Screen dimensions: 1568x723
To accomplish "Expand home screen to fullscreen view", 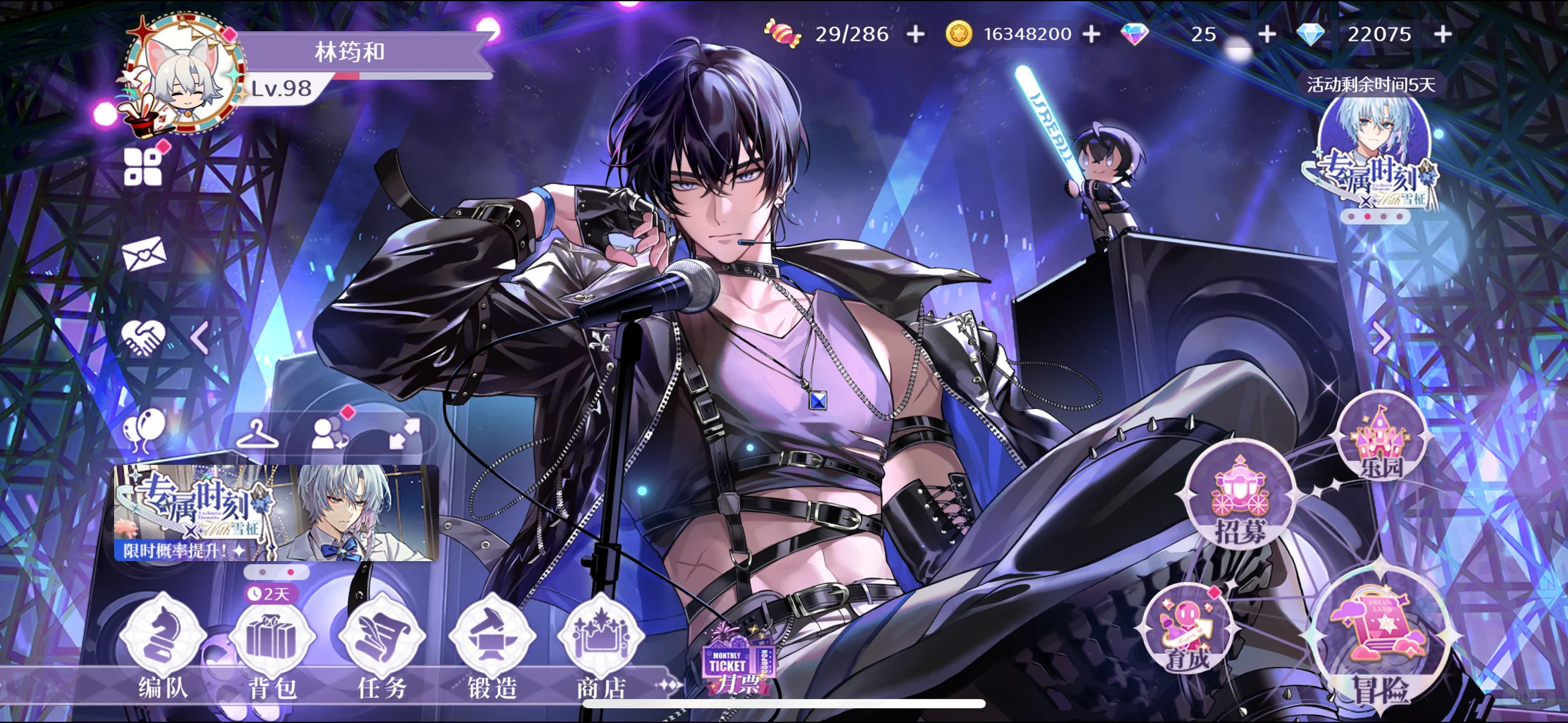I will coord(405,434).
